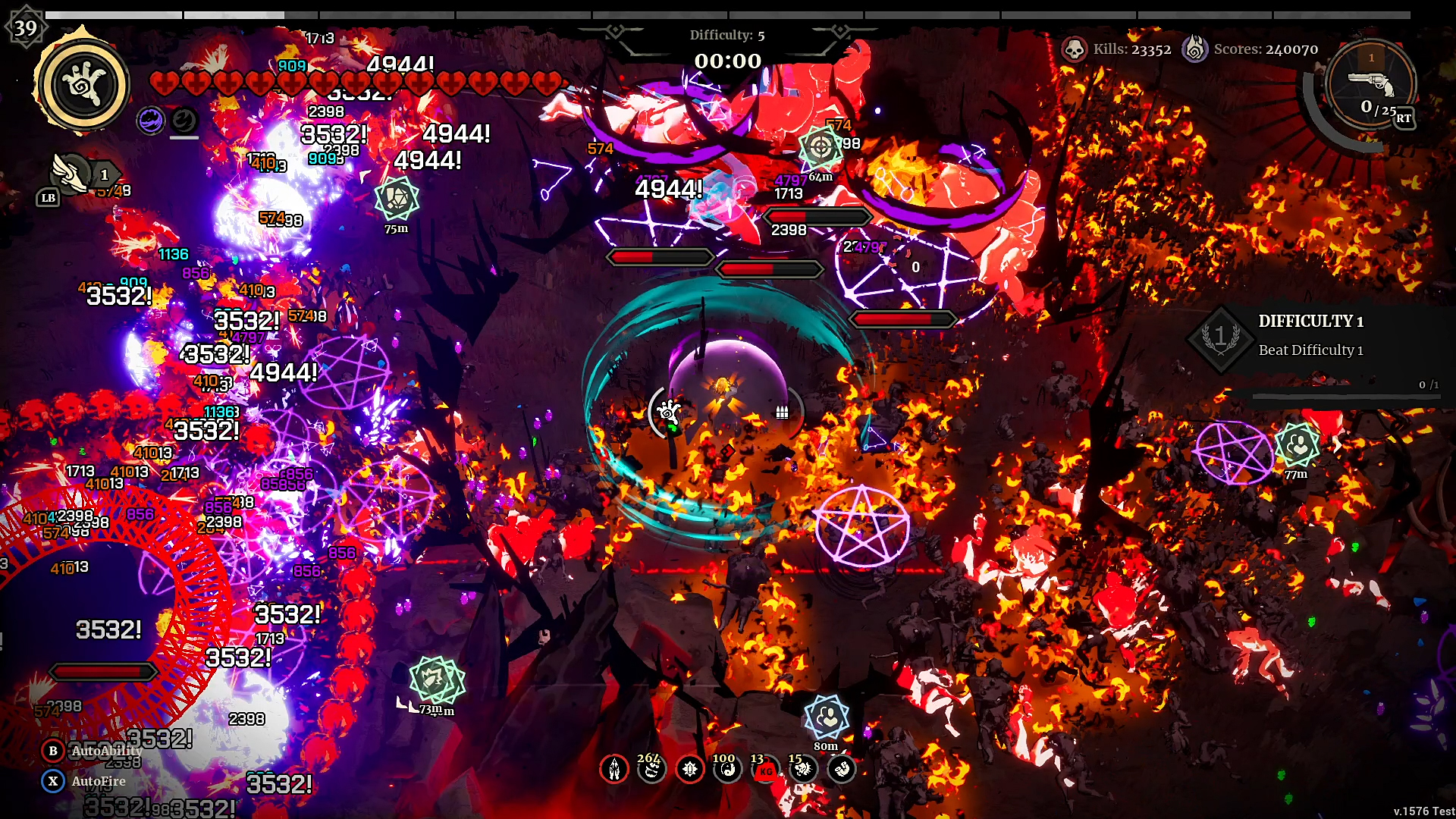Viewport: 1456px width, 819px height.
Task: Click the winged boot dash icon near LB
Action: [71, 173]
